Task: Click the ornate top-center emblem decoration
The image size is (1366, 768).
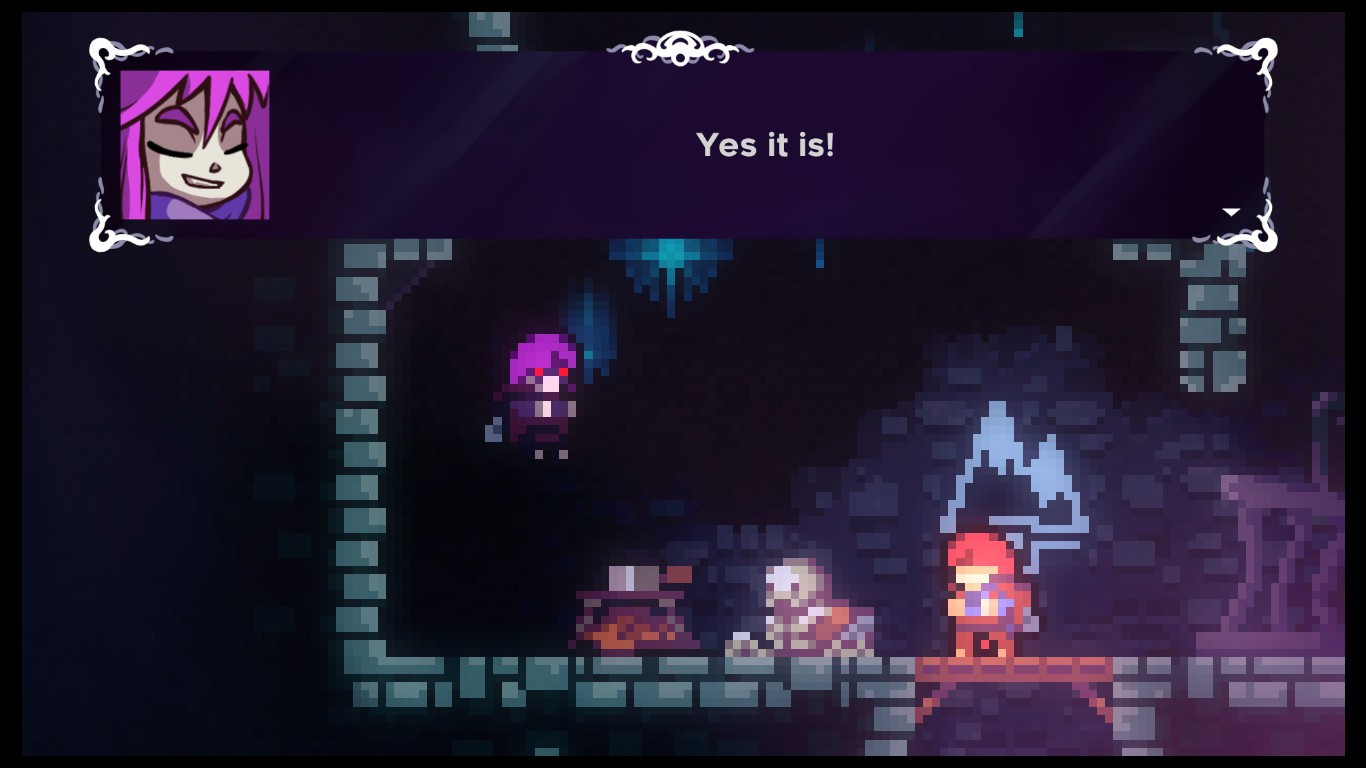Action: coord(683,47)
